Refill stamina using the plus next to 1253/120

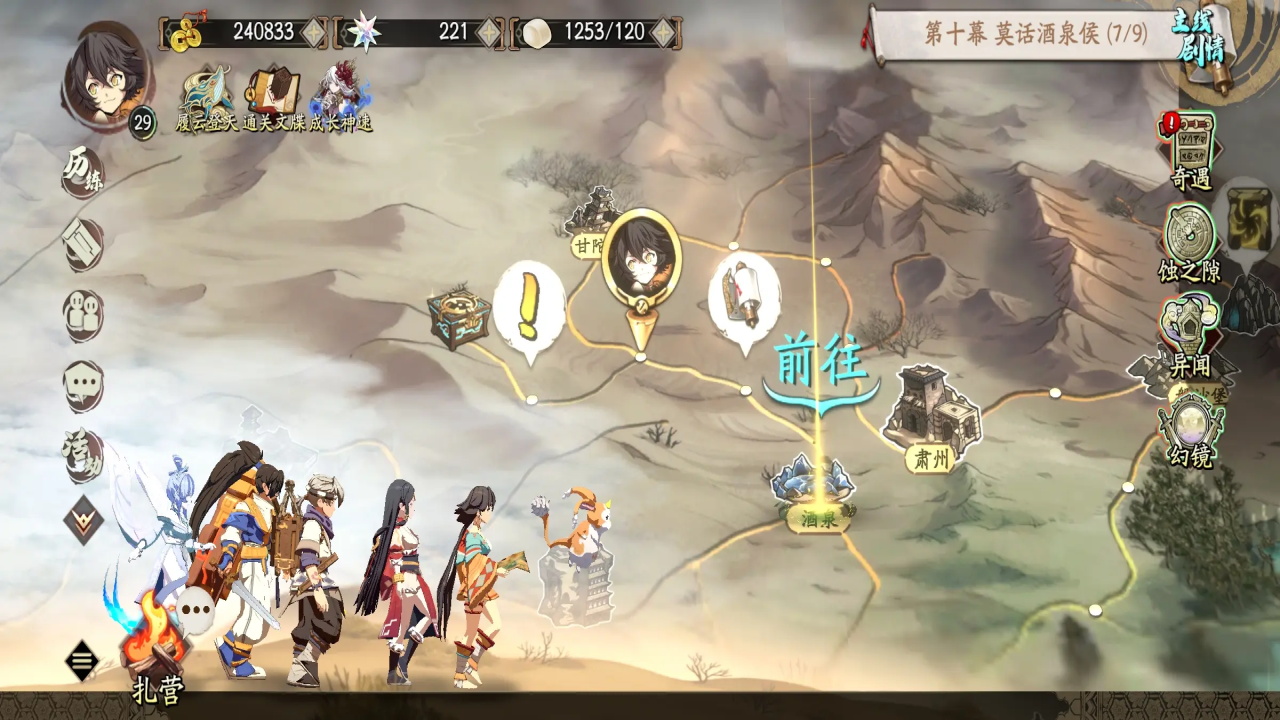663,32
